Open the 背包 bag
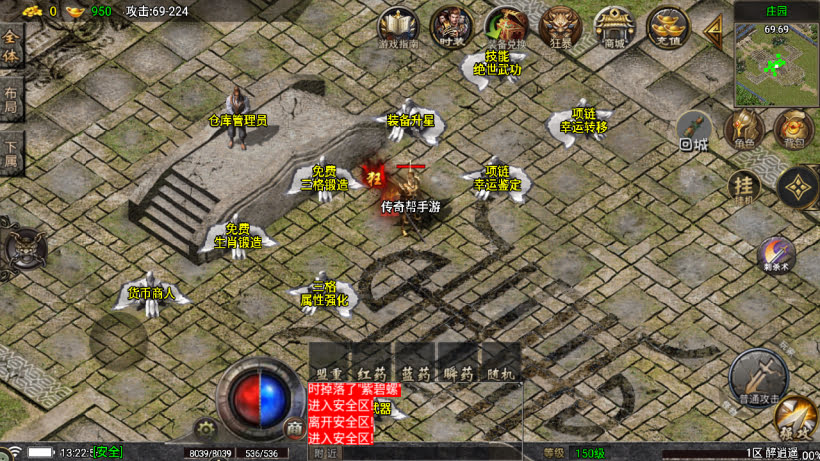Viewport: 820px width, 461px height. pos(793,129)
